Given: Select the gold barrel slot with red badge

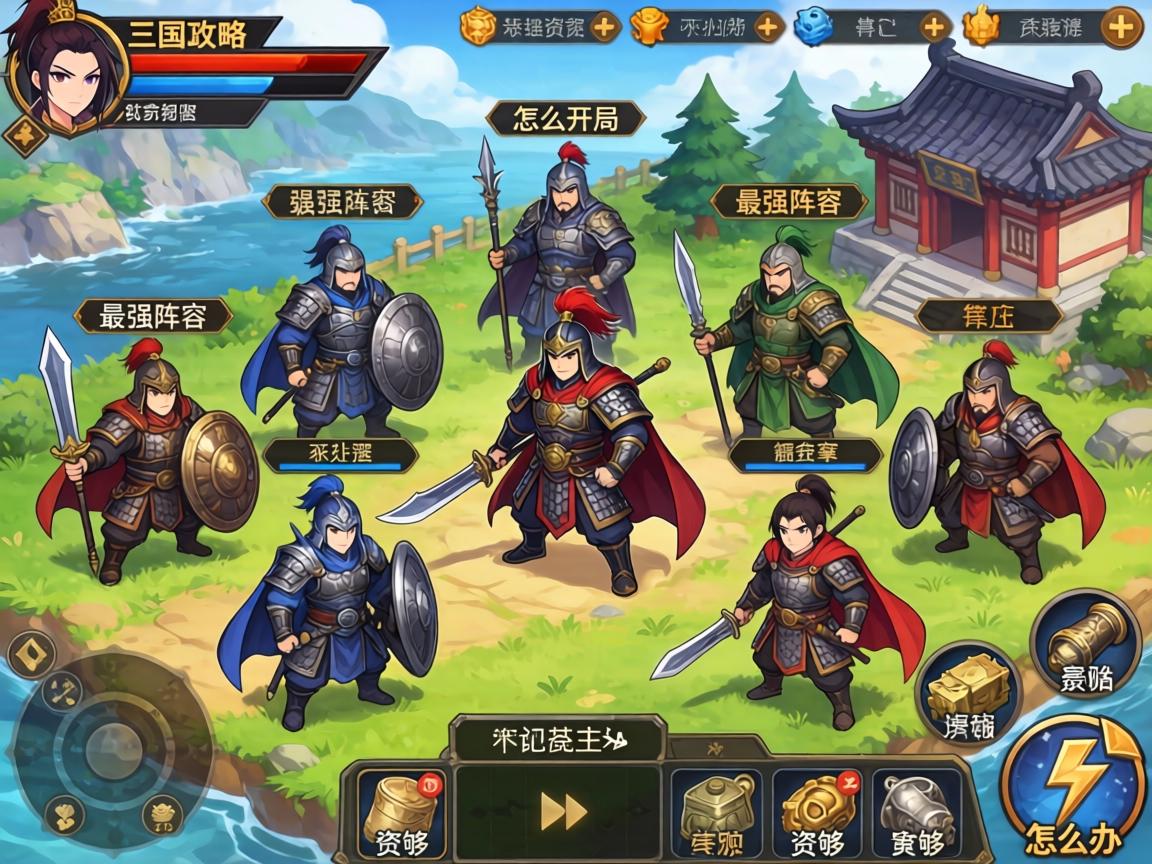Looking at the screenshot, I should [x=401, y=813].
